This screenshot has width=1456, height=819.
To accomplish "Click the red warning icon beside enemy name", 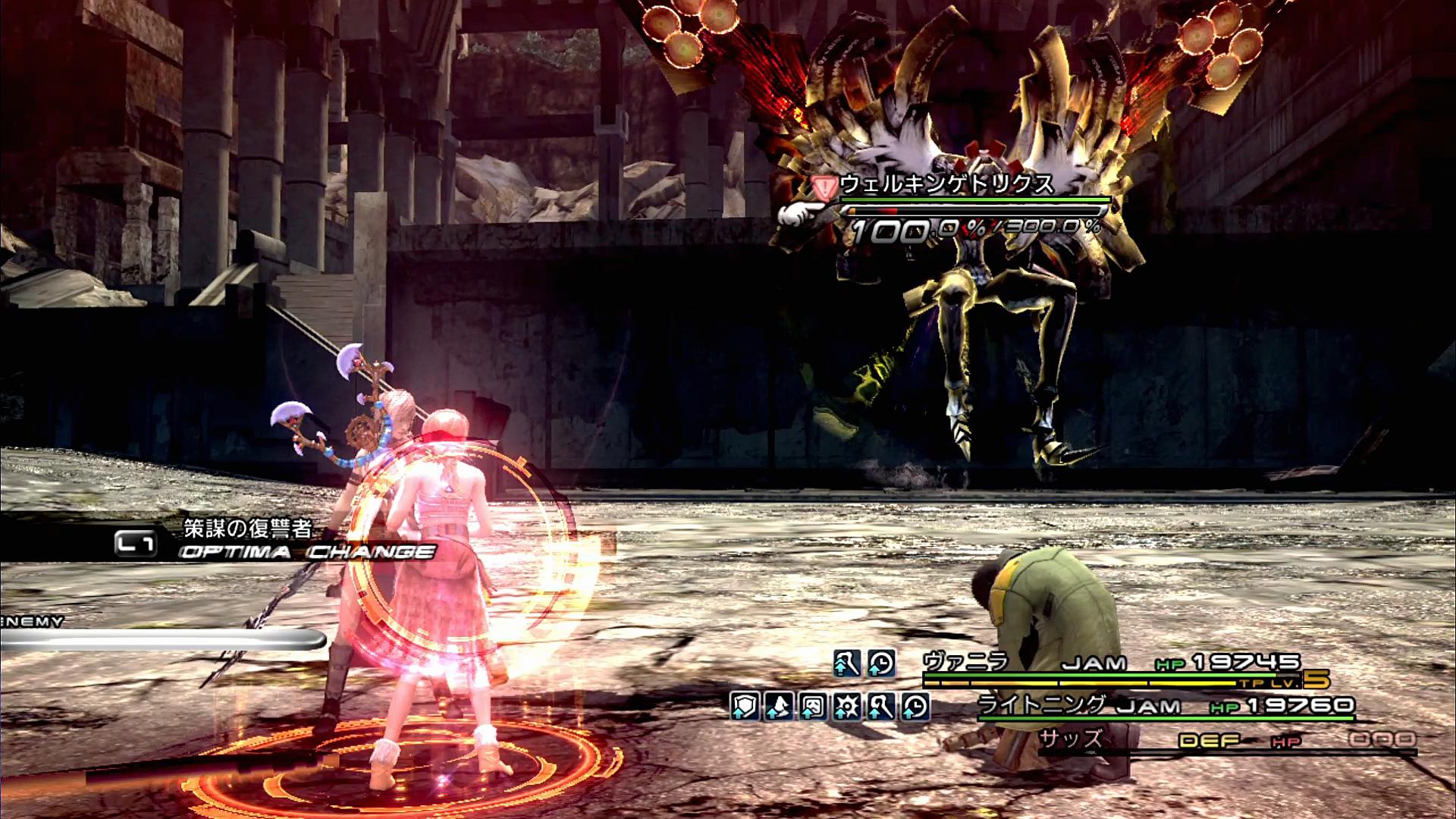I will pos(822,186).
